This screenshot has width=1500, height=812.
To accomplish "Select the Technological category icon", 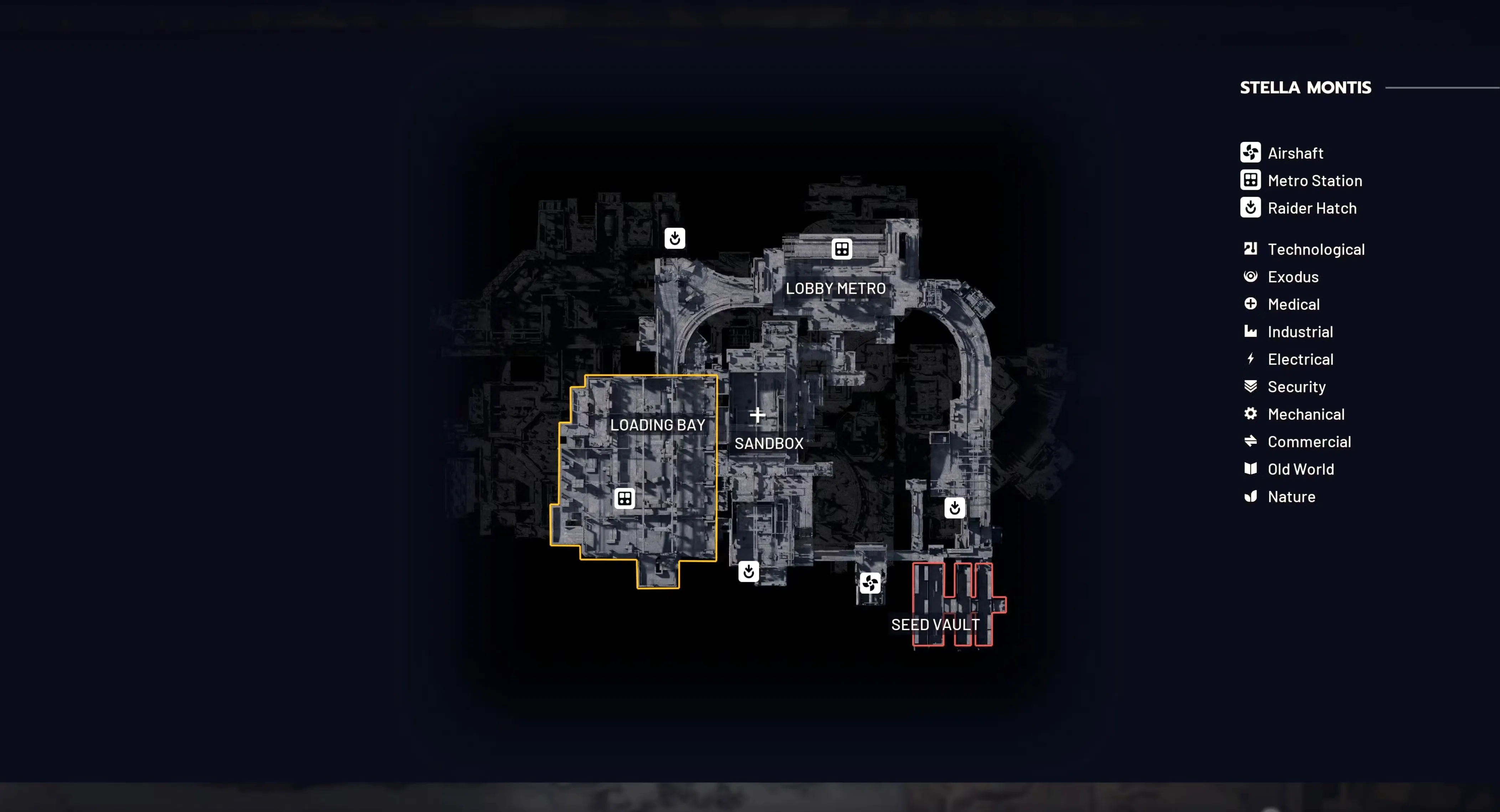I will tap(1251, 248).
